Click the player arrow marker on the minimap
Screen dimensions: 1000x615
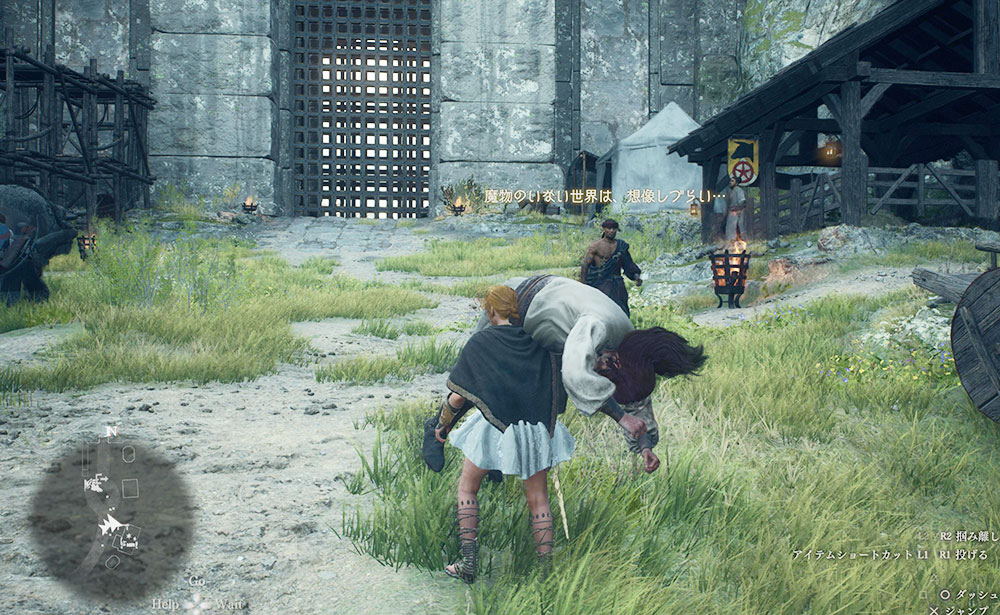tap(108, 525)
